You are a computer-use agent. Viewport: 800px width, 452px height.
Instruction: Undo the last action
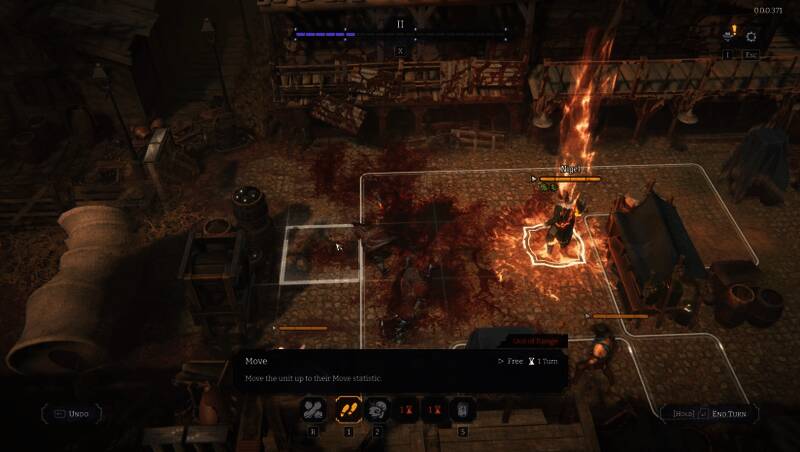tap(72, 413)
